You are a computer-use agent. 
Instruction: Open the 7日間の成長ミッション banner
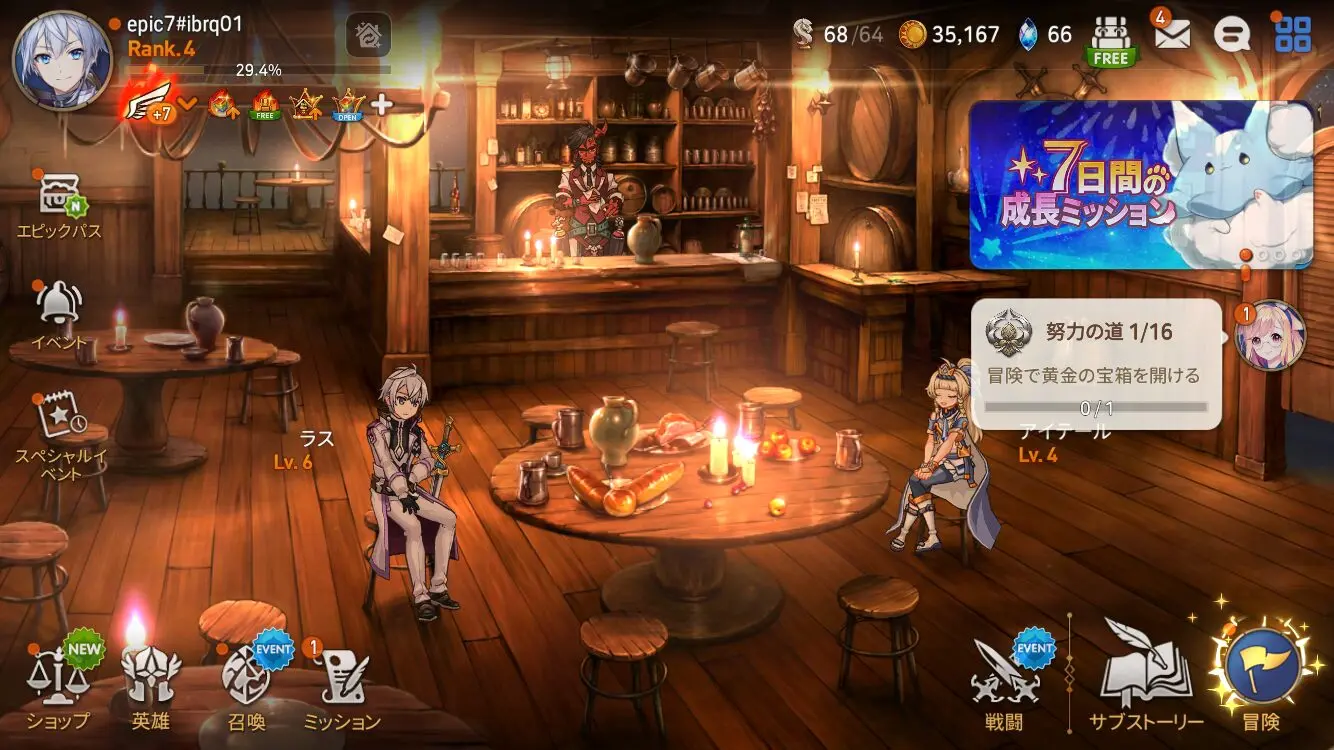(1141, 185)
